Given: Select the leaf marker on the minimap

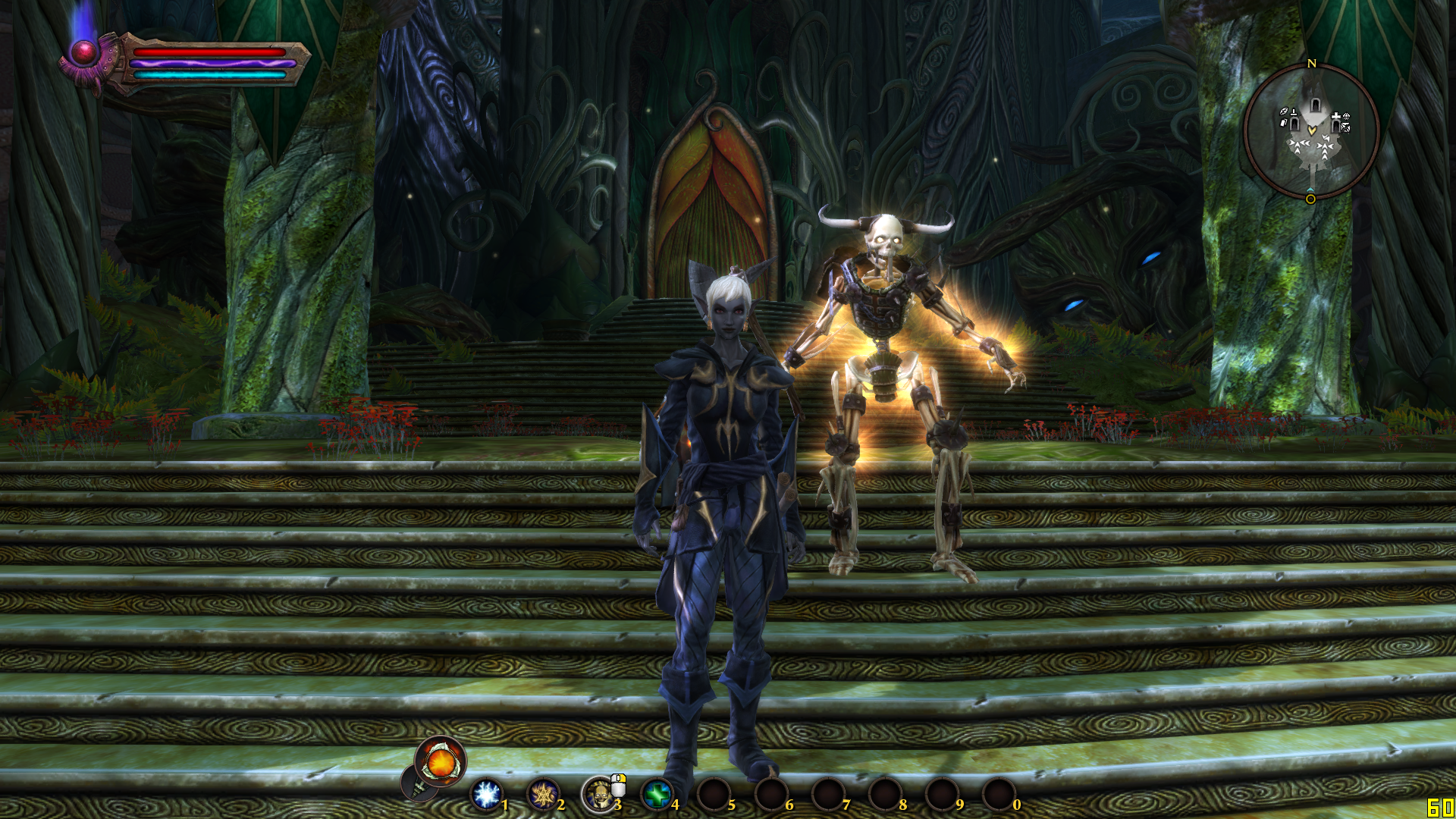Looking at the screenshot, I should pyautogui.click(x=1284, y=111).
